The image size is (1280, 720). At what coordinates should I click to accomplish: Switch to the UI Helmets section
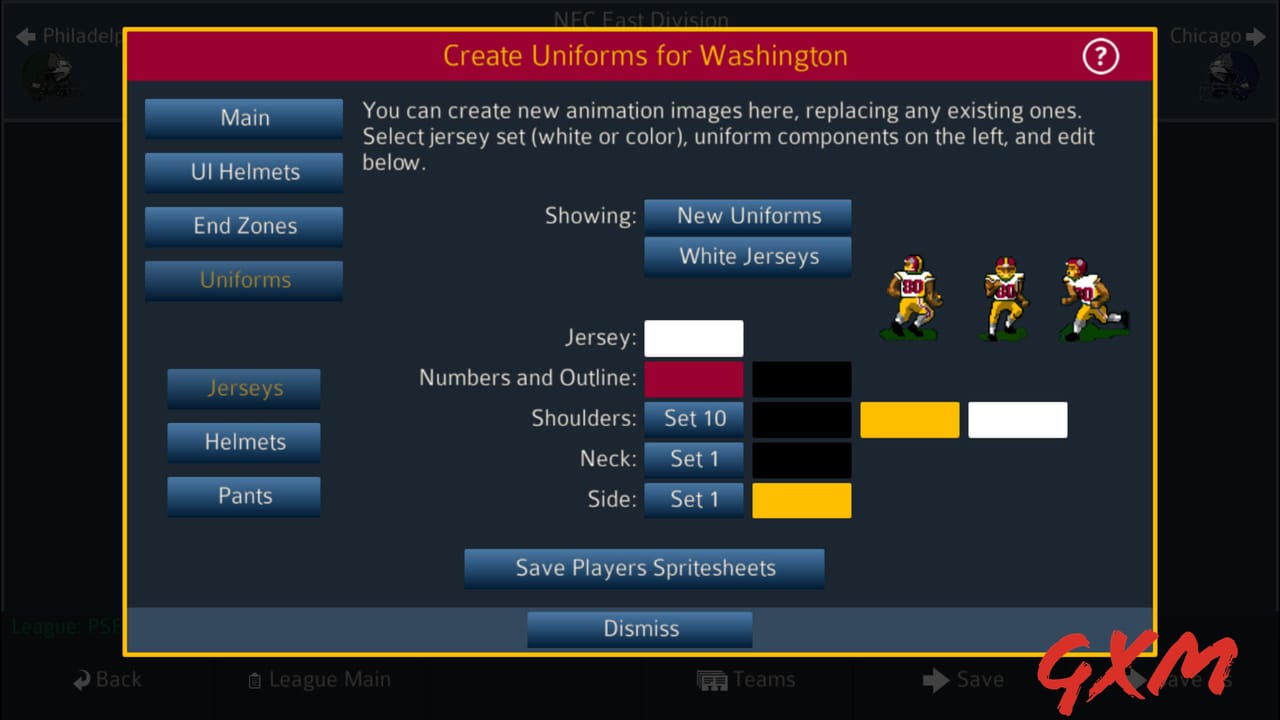point(243,172)
